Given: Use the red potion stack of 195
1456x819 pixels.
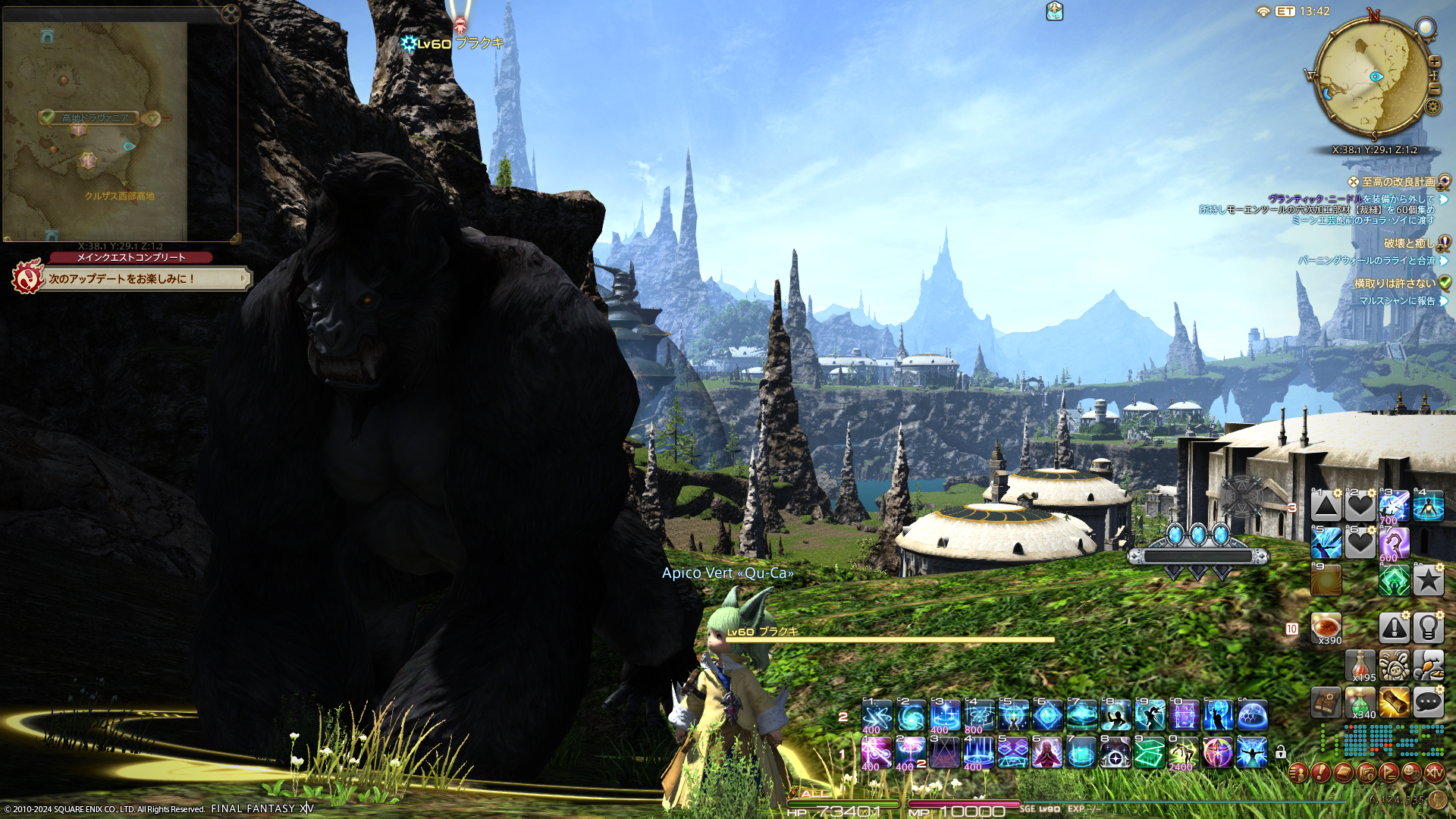Looking at the screenshot, I should click(1360, 665).
